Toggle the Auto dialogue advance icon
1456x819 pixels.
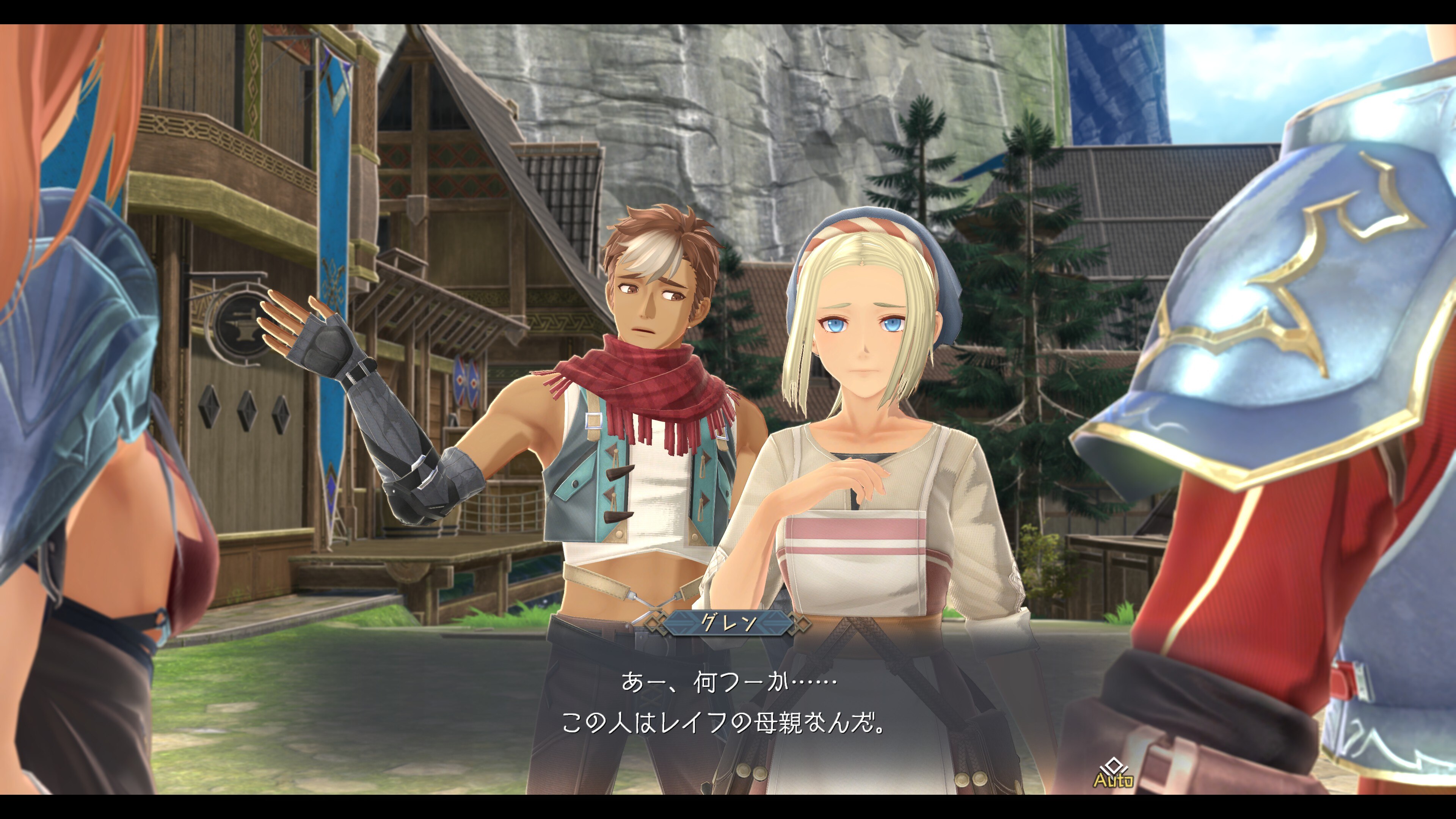(1113, 773)
